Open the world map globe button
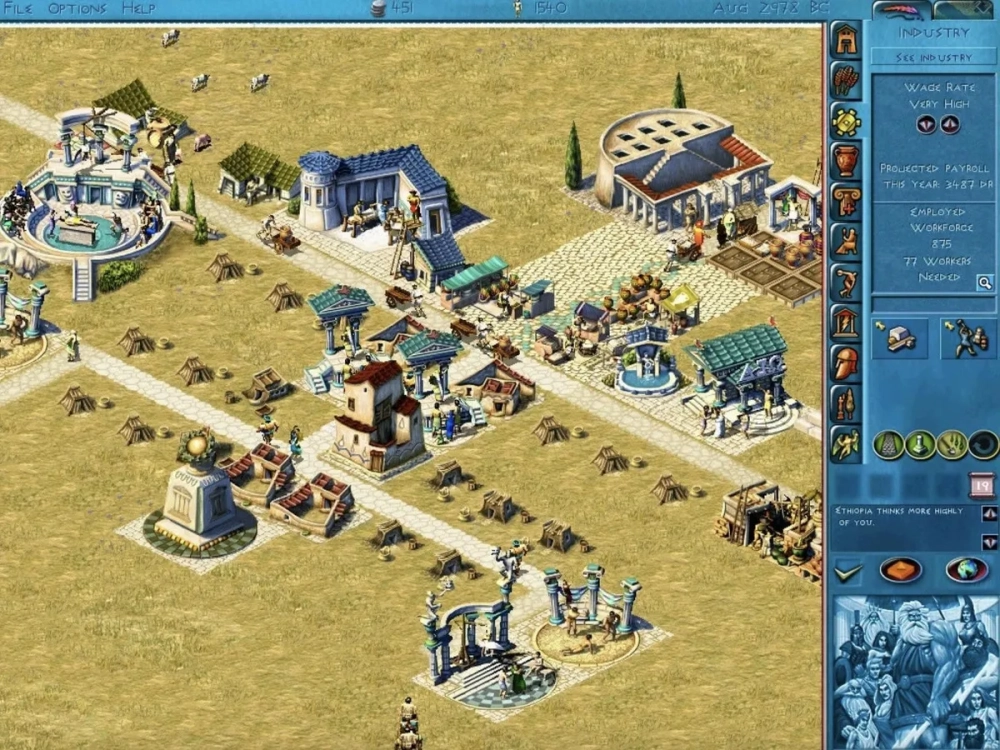1000x750 pixels. click(966, 570)
